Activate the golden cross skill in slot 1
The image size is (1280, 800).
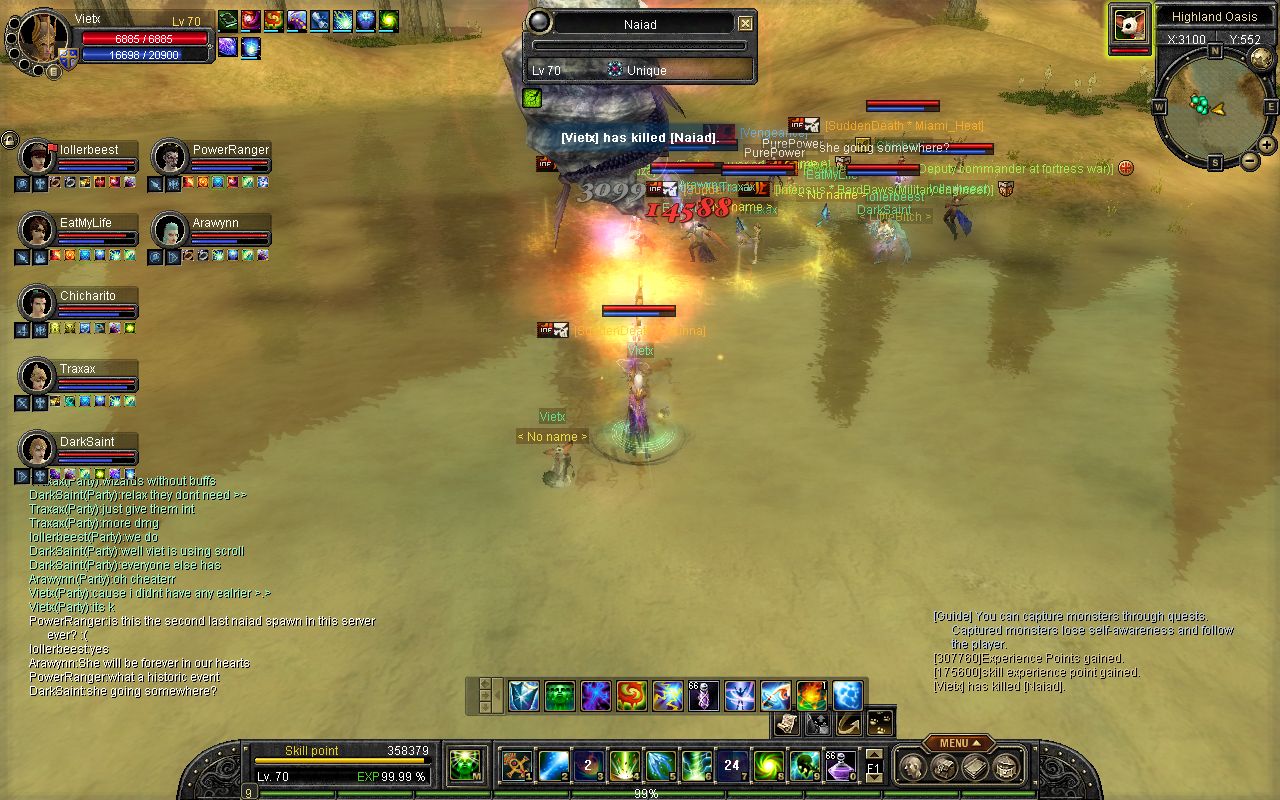[517, 766]
